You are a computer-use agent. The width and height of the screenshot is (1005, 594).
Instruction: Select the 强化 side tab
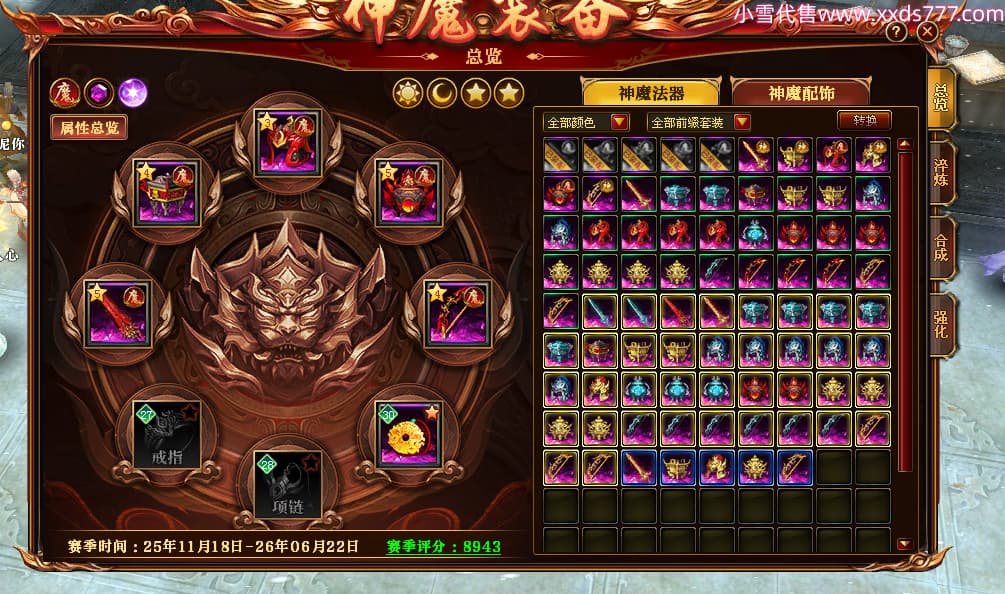tap(940, 322)
